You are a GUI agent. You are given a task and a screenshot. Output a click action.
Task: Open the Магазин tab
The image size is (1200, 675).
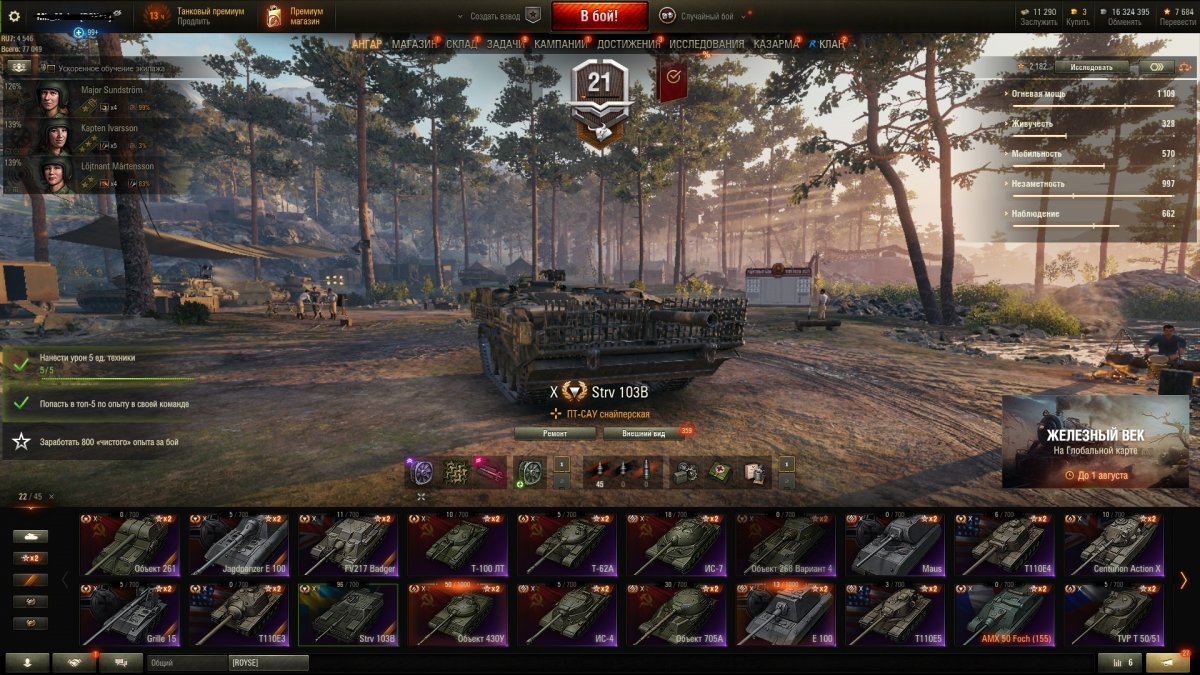[413, 45]
